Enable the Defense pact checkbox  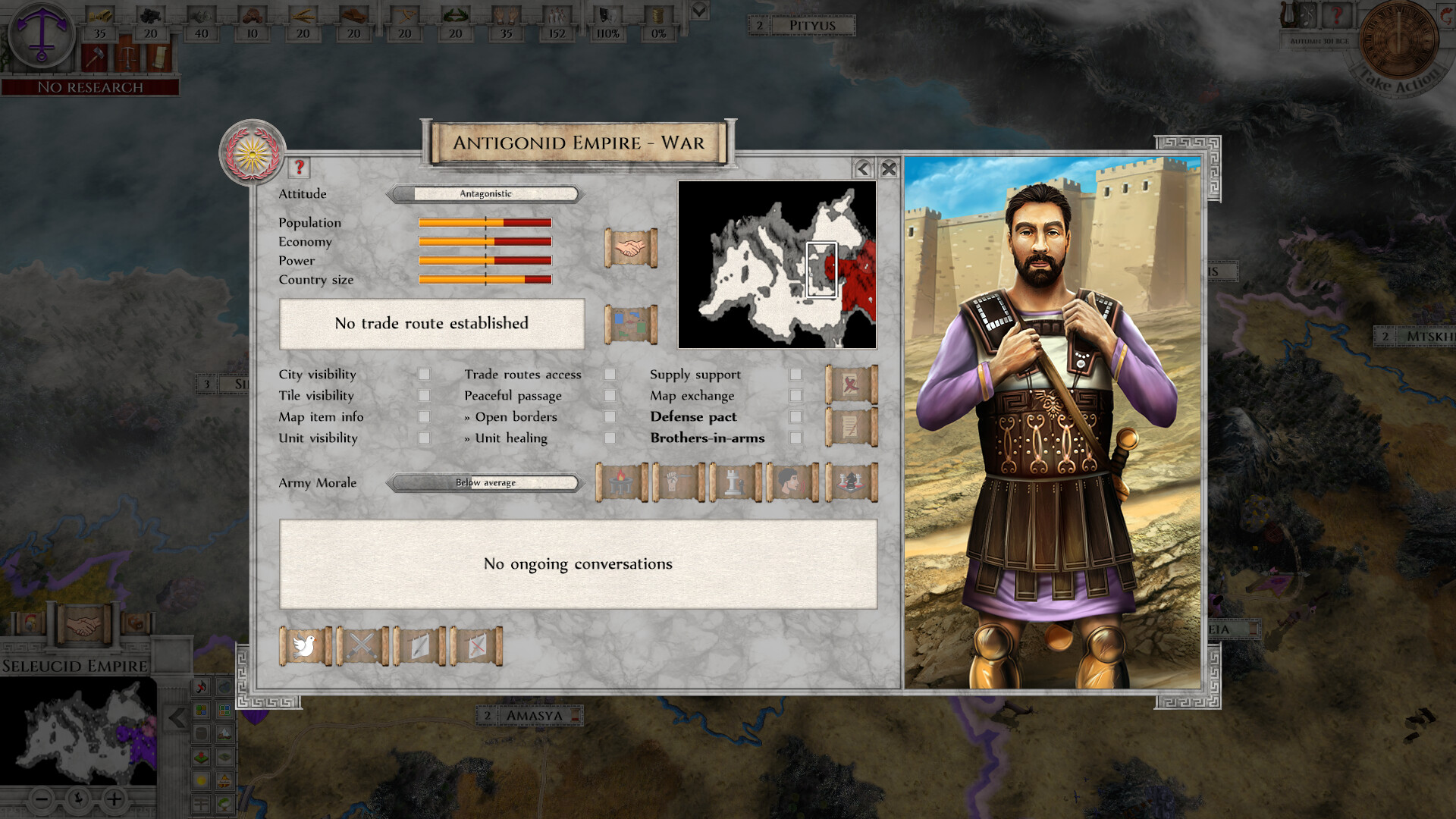[794, 416]
